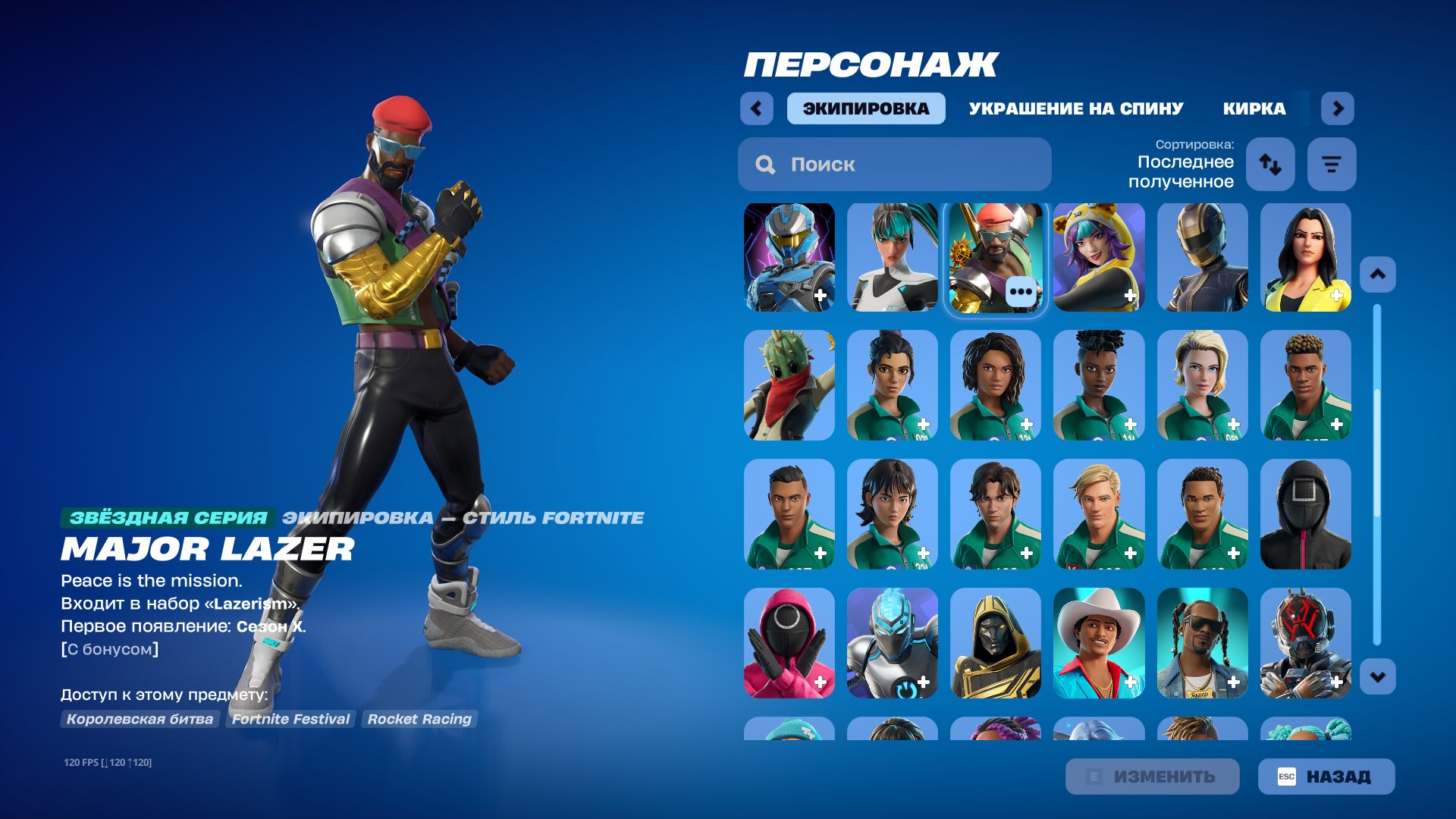
Task: Click the left arrow beside ЭКИПИРОВКА tab
Action: [x=755, y=108]
